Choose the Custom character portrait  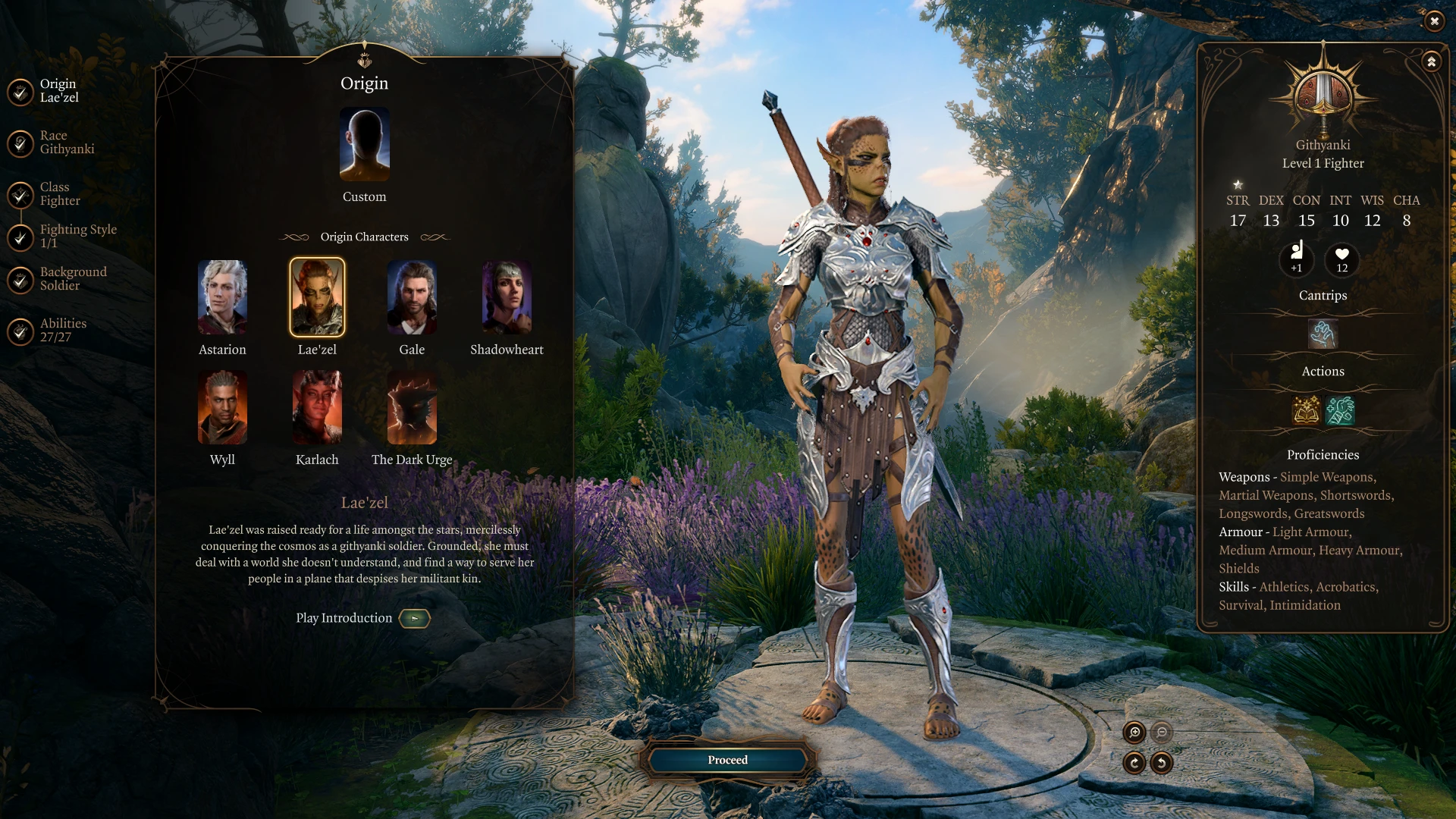click(x=364, y=145)
